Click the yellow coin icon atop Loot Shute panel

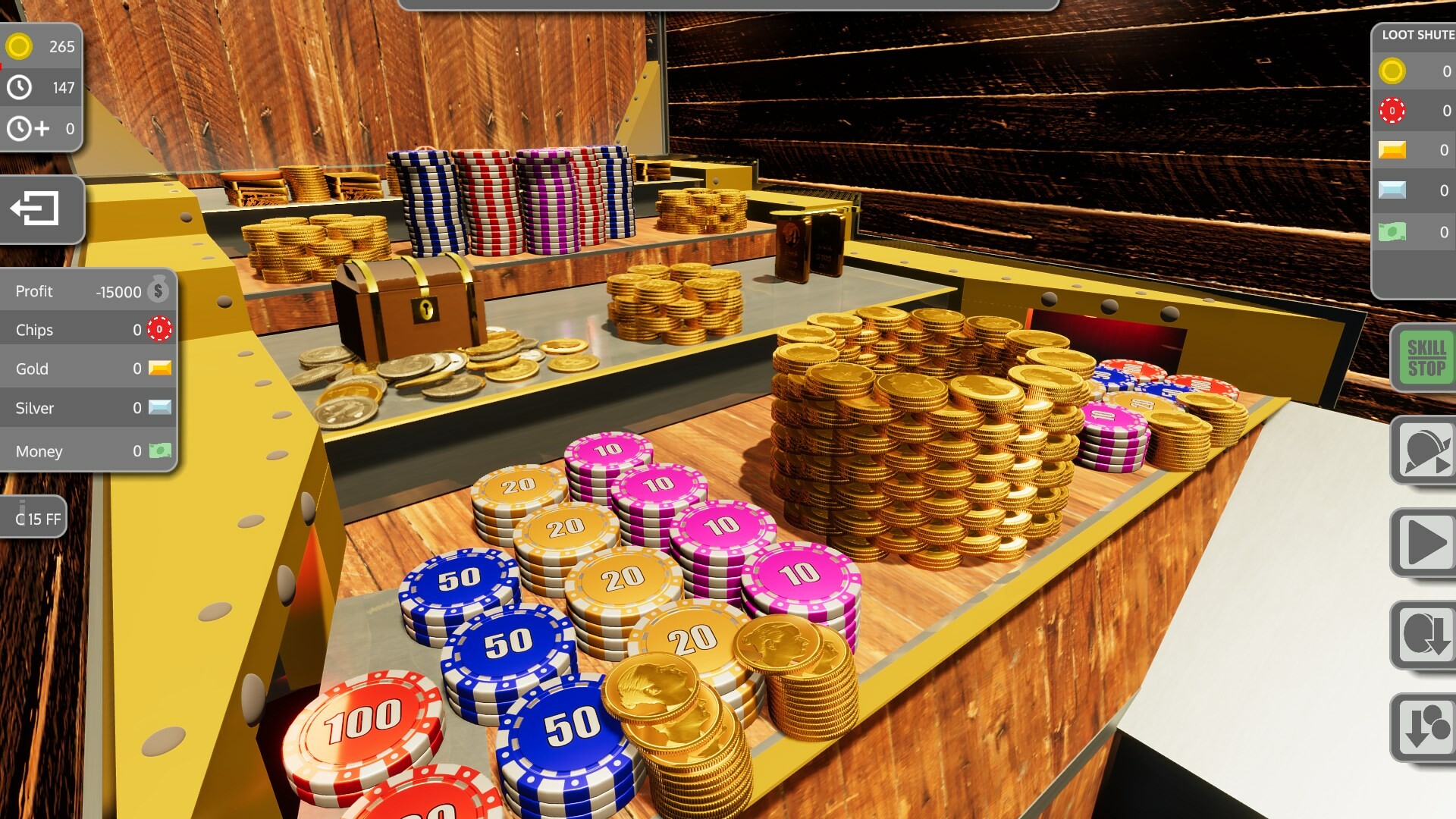1394,72
